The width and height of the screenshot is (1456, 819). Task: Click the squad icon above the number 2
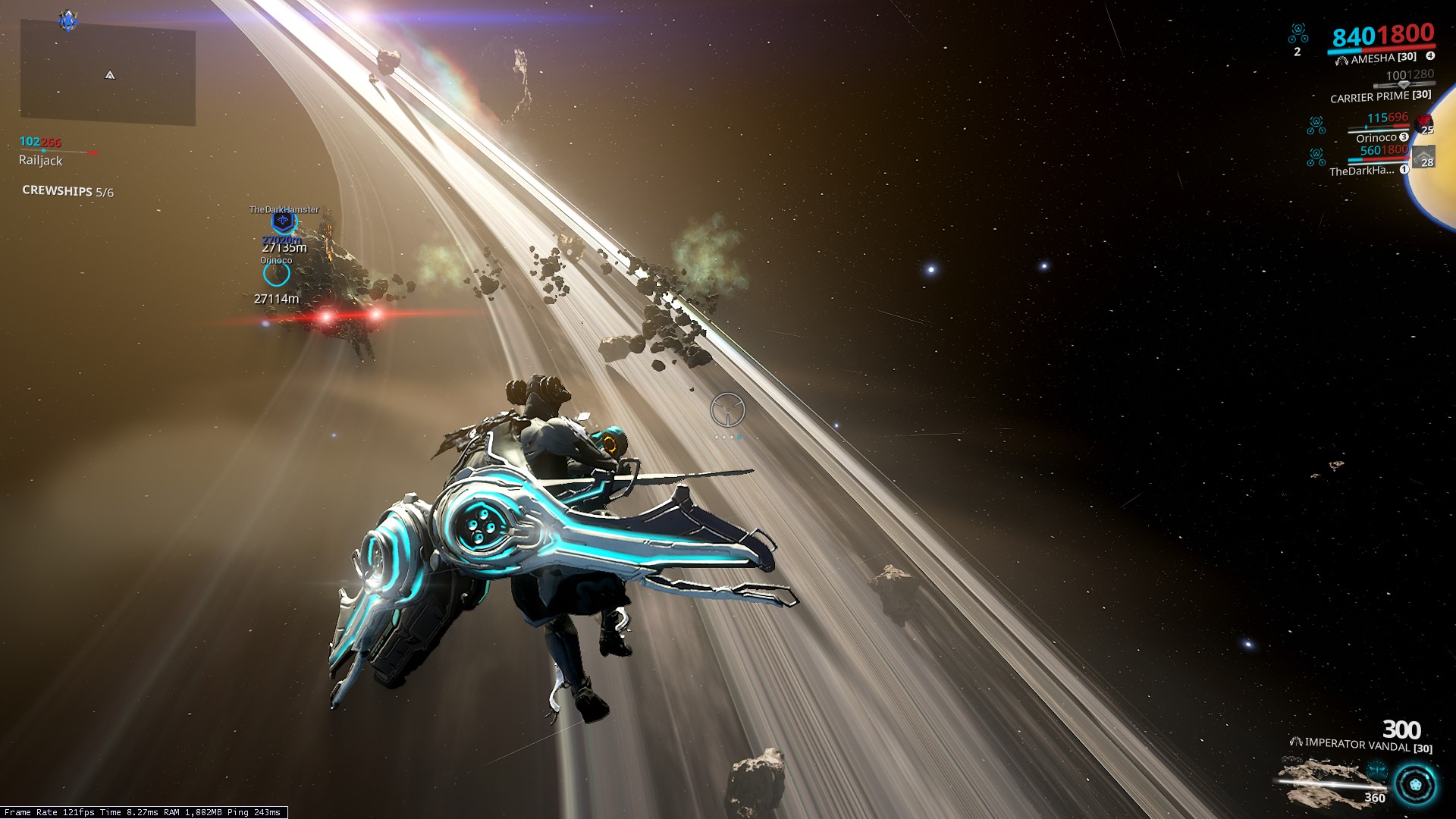click(1298, 33)
